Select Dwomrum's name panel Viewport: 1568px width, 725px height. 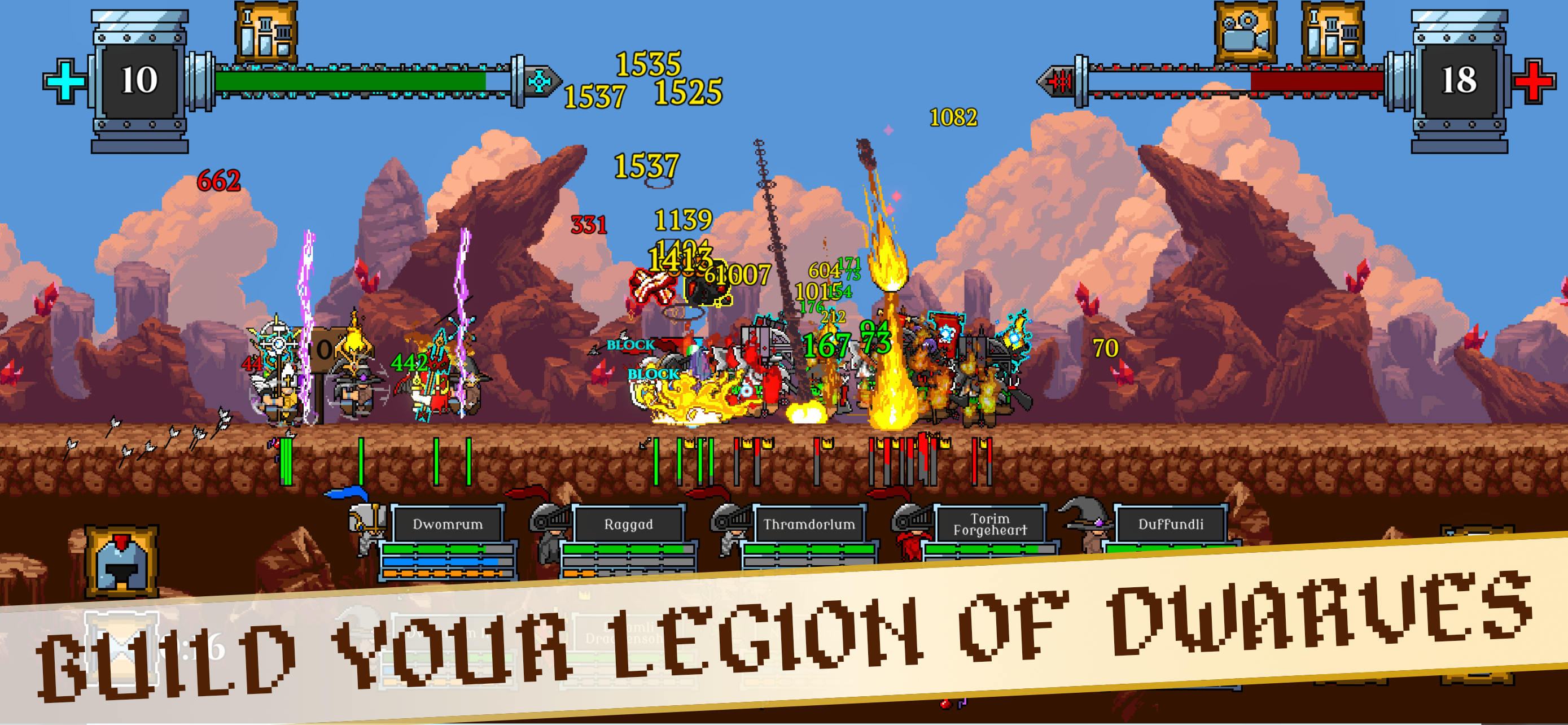tap(448, 524)
